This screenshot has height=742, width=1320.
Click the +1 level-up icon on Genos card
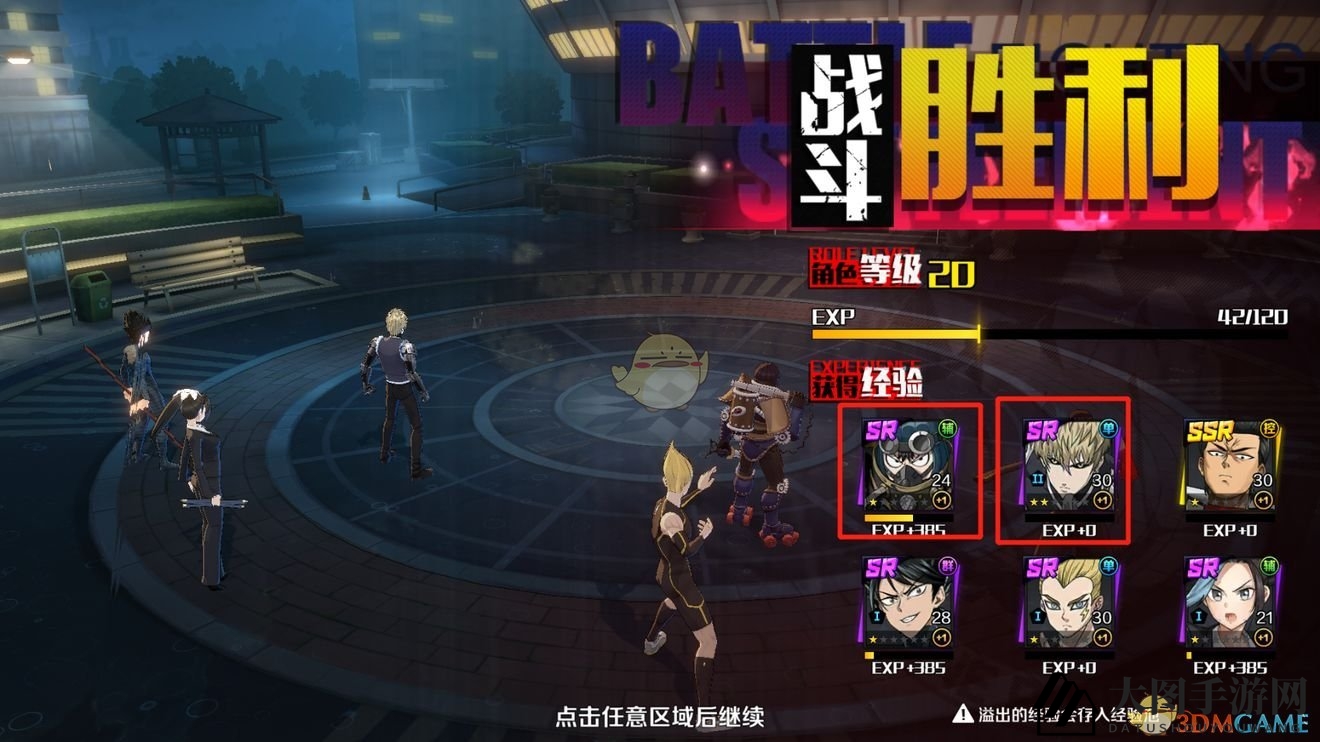1103,499
